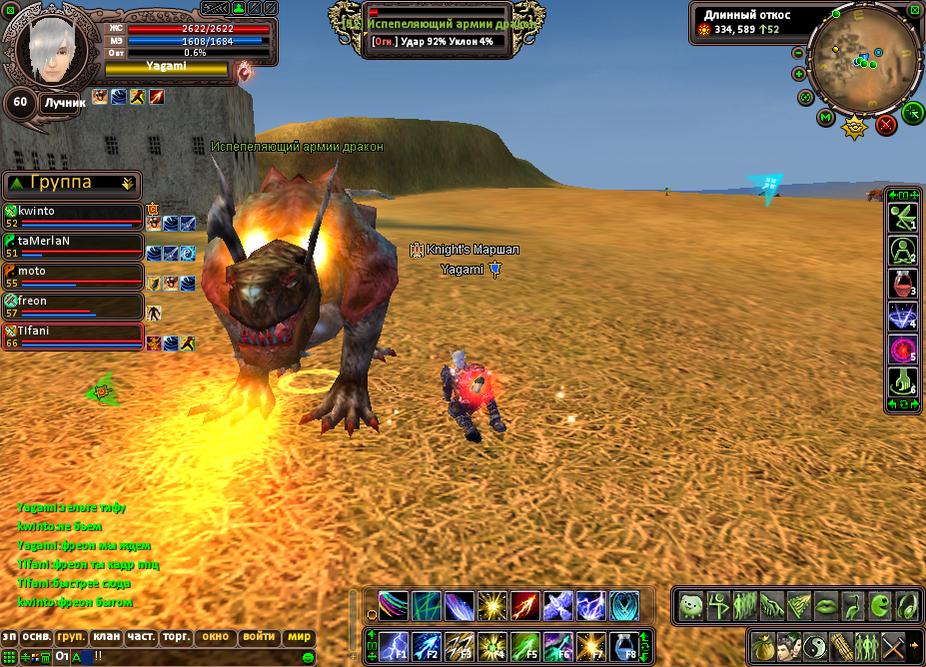Open the green lips emote icon
The image size is (926, 667).
826,605
